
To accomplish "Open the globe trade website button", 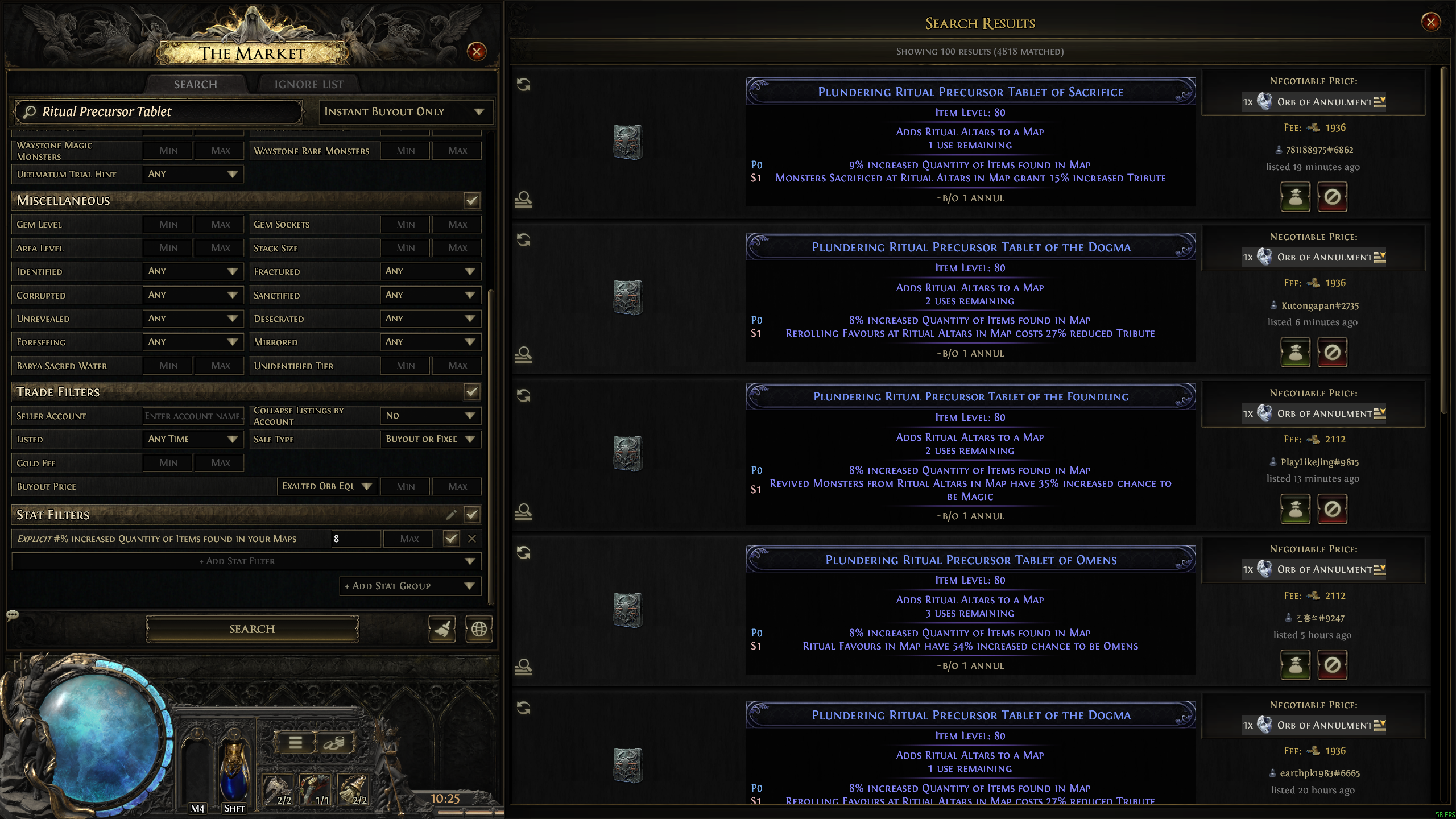I will pyautogui.click(x=479, y=629).
